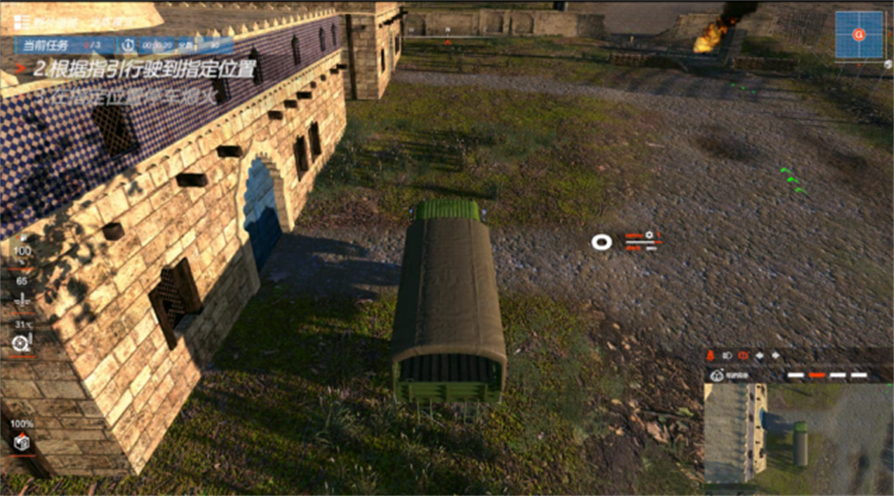This screenshot has width=894, height=496.
Task: Click the circular camera view switch icon
Action: pos(716,375)
